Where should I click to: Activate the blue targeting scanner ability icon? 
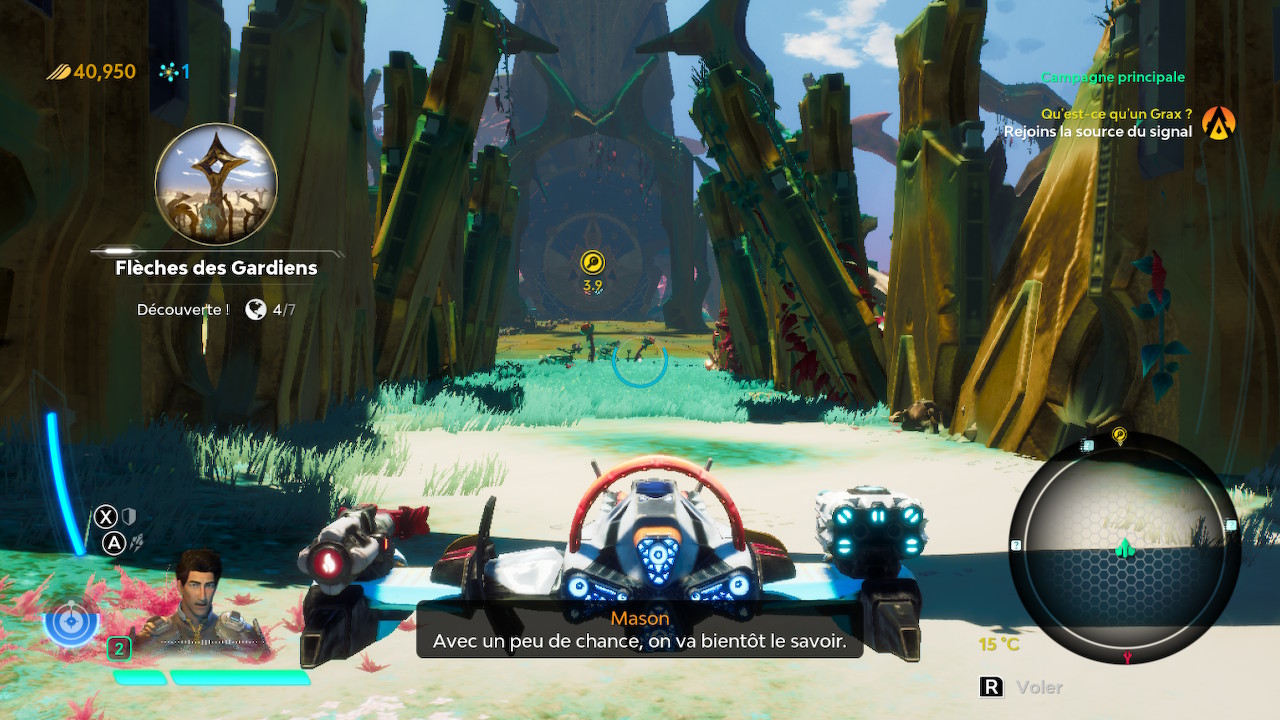pos(71,622)
